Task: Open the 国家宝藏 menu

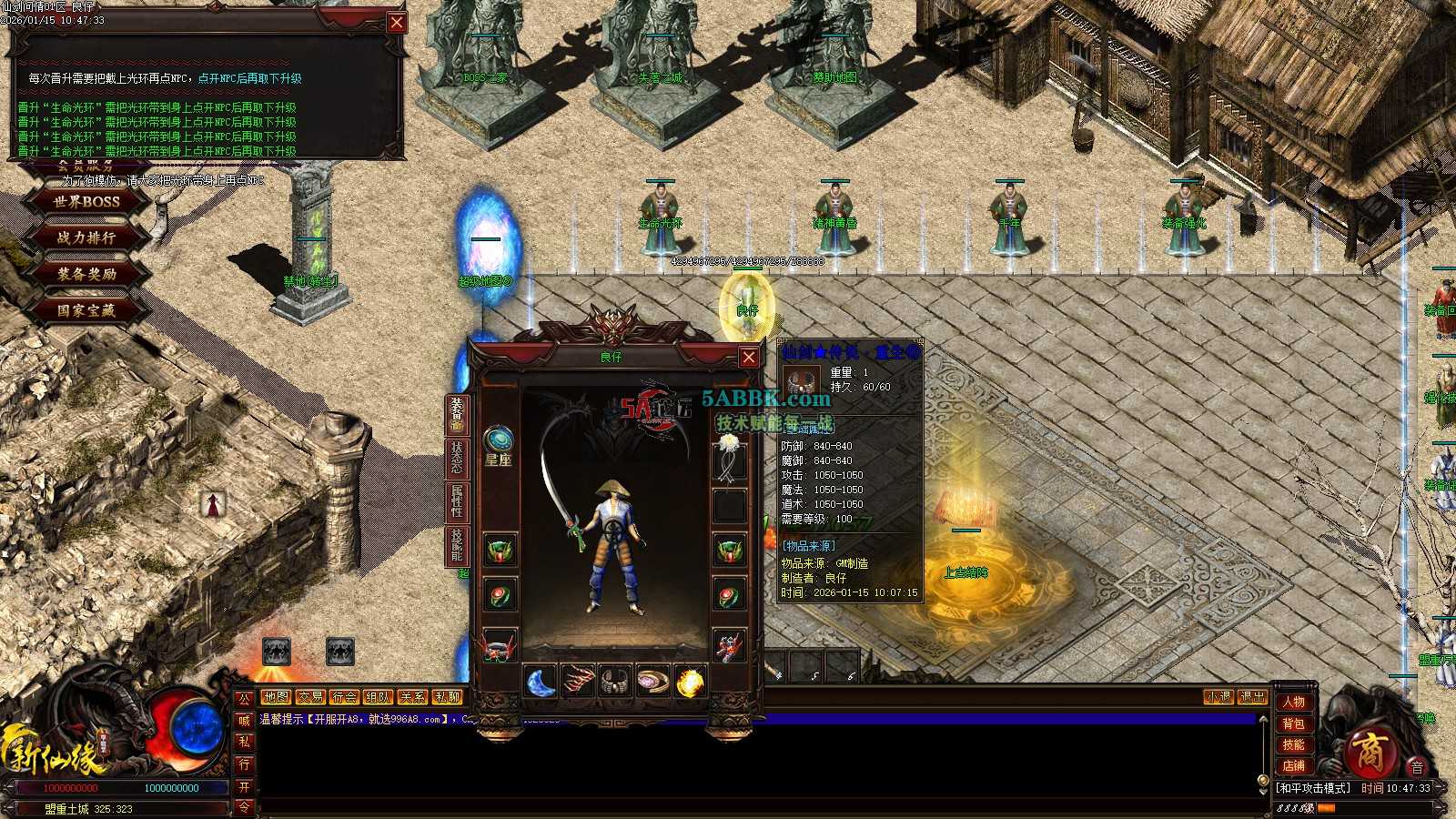Action: click(x=86, y=310)
